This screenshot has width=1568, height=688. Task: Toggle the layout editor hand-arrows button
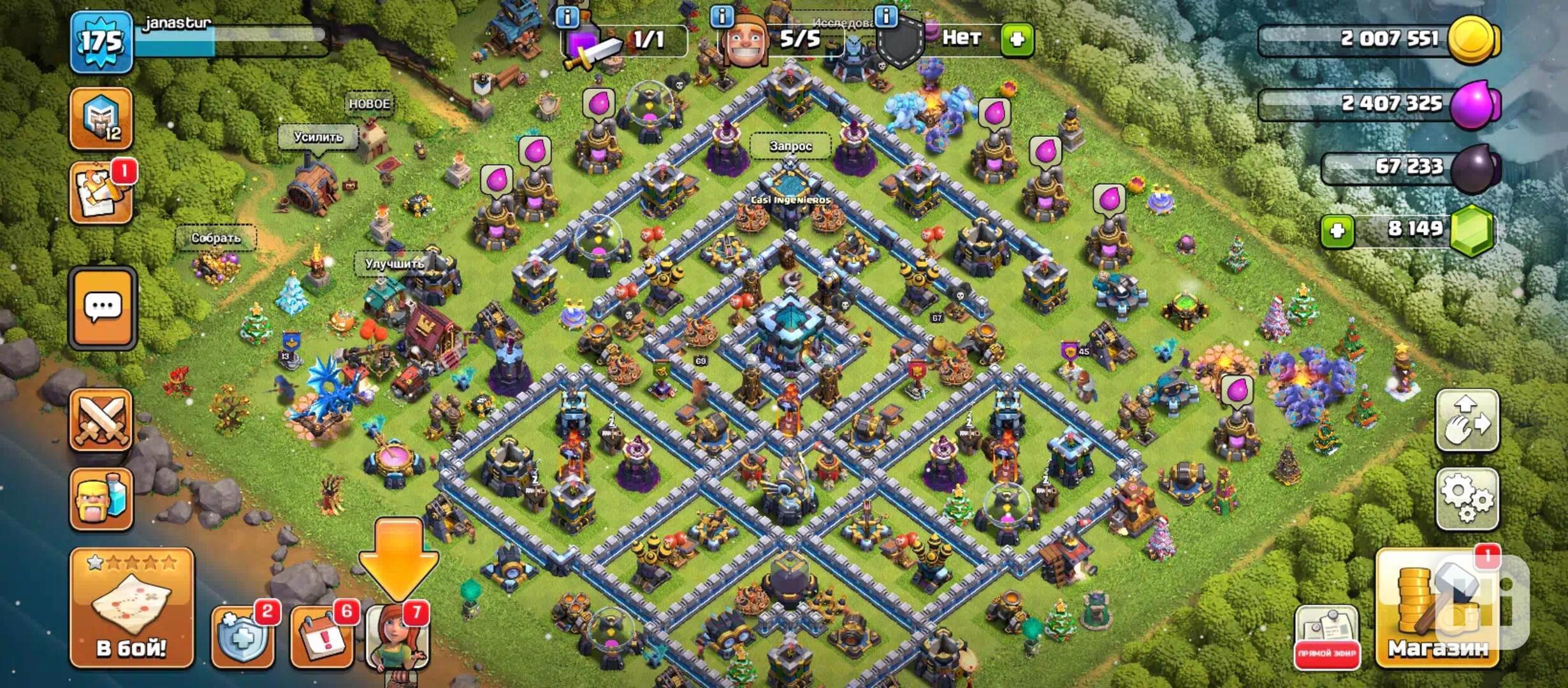pos(1467,421)
